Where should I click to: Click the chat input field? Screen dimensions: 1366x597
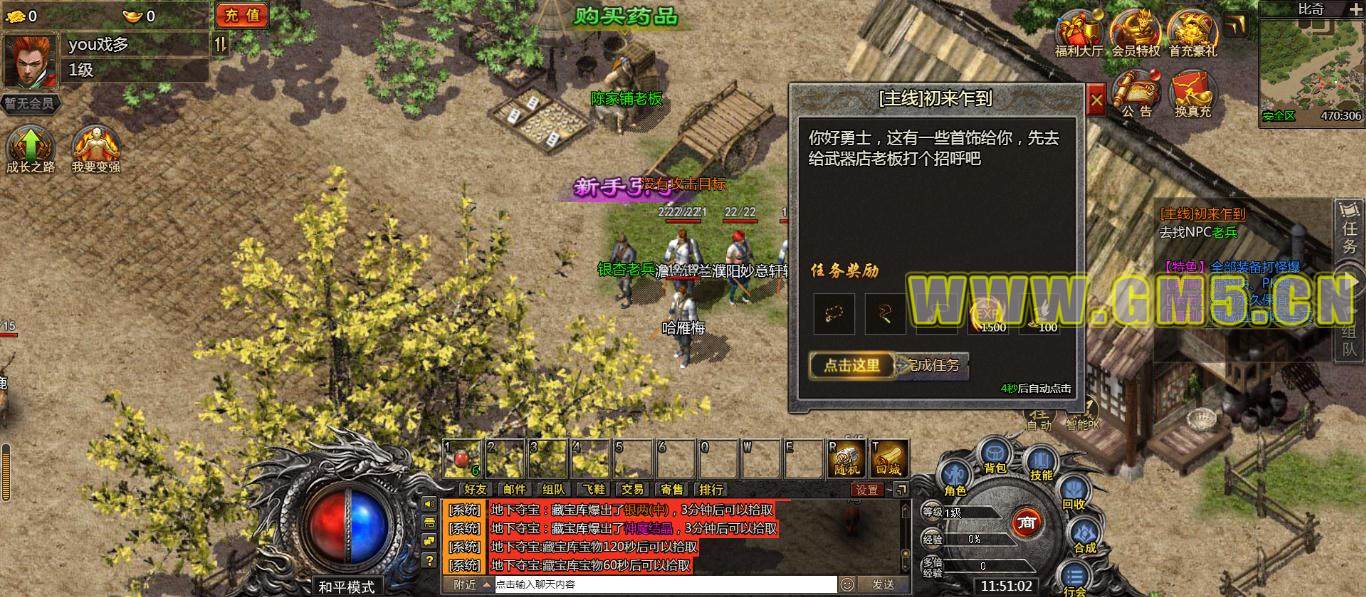664,585
